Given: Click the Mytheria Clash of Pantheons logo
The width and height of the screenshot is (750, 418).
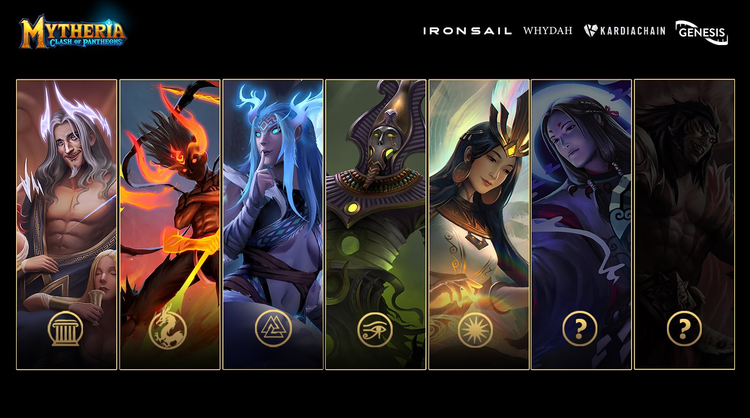Looking at the screenshot, I should click(72, 32).
